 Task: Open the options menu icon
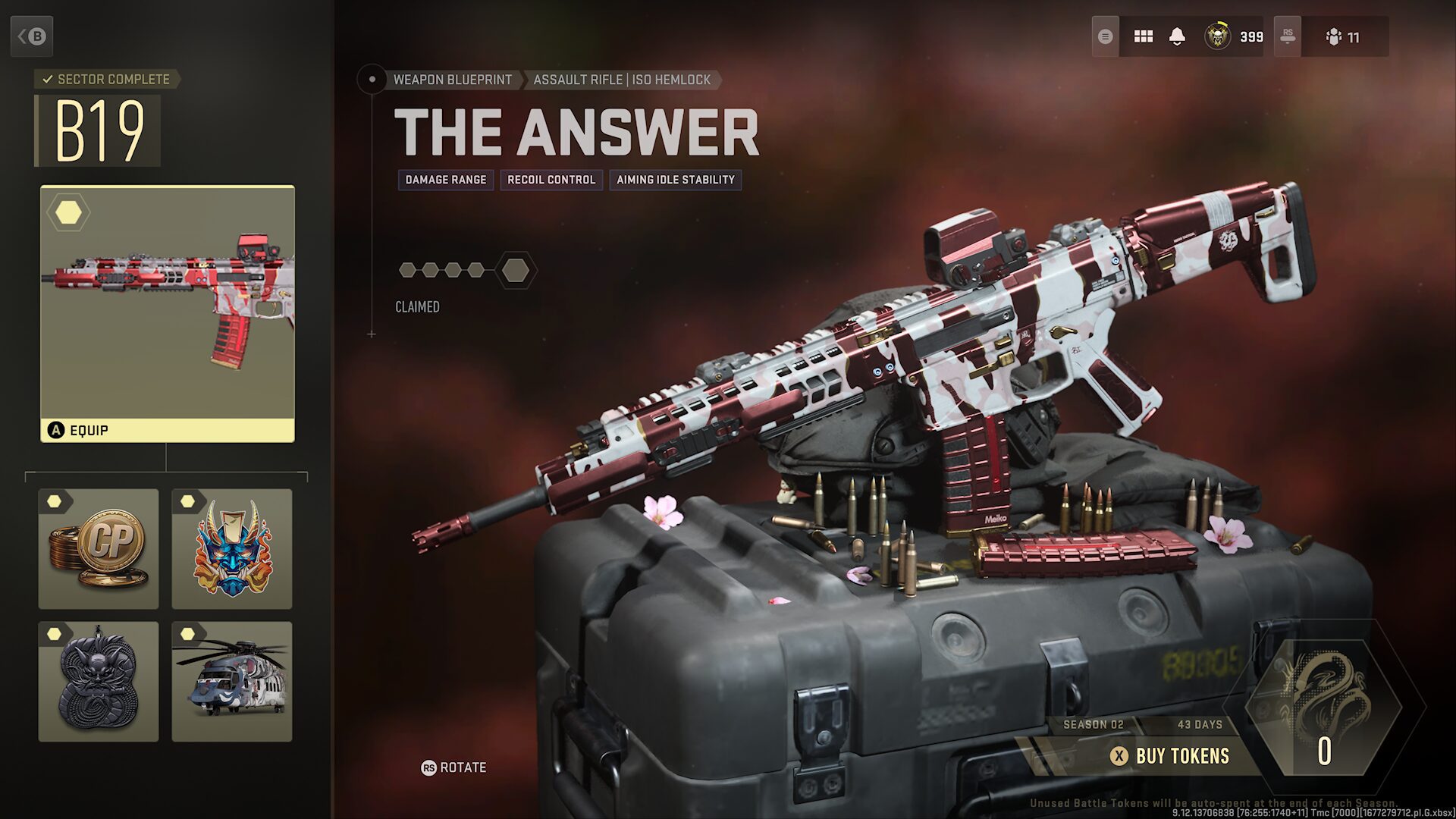tap(1106, 36)
